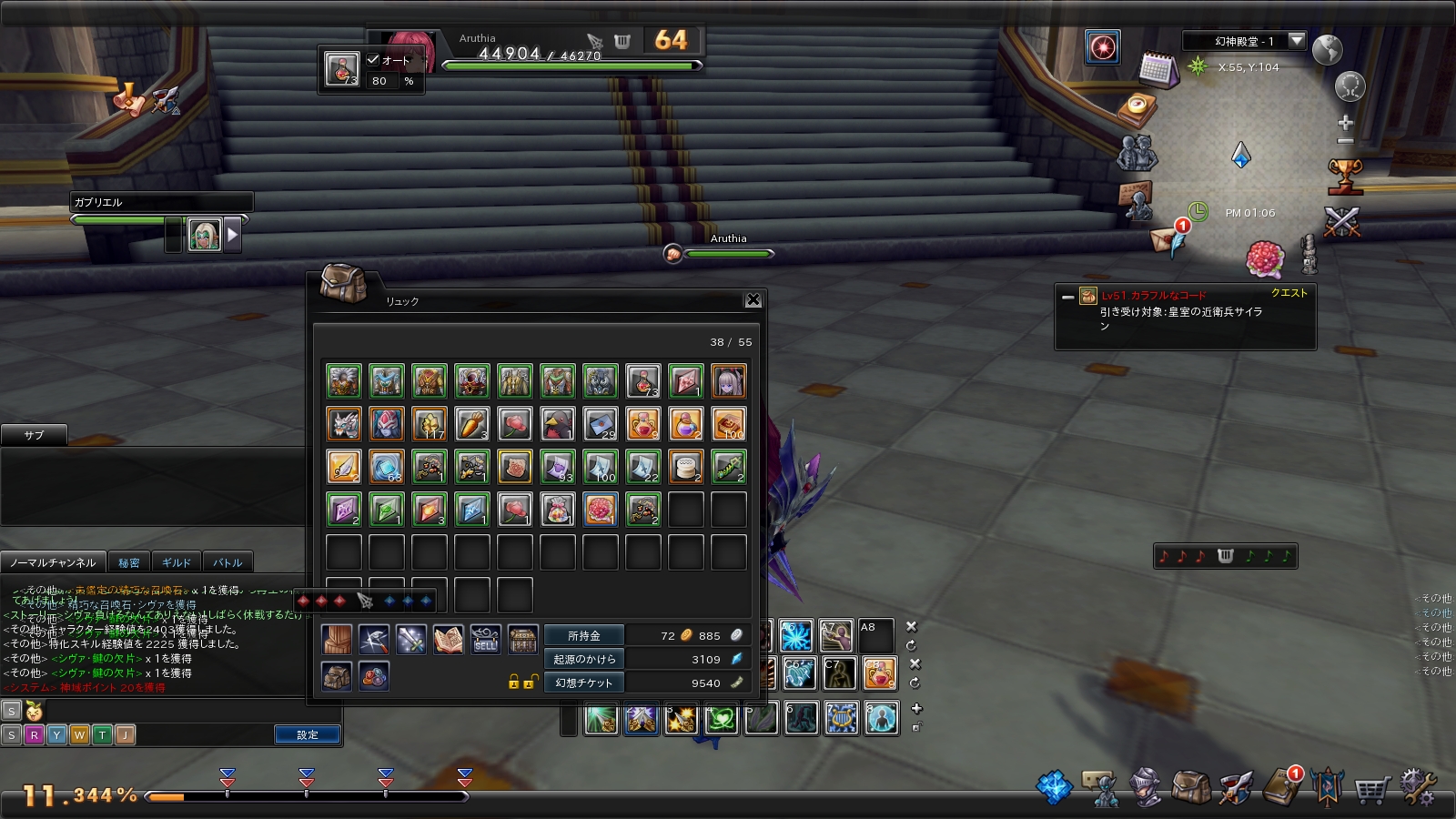Screen dimensions: 1456x819
Task: Switch to the ギルド chat tab
Action: point(177,562)
